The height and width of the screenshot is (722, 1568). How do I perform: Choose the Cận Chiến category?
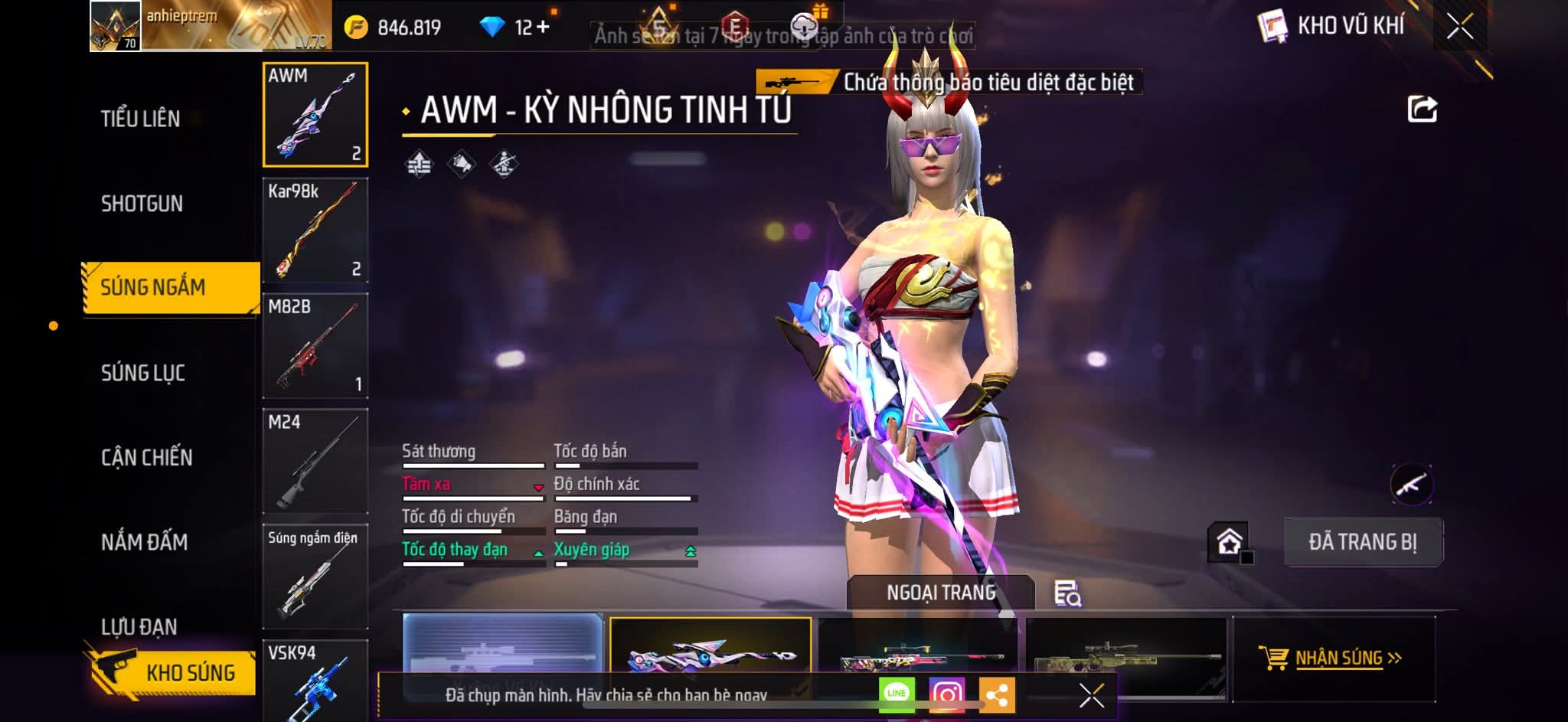click(x=147, y=457)
